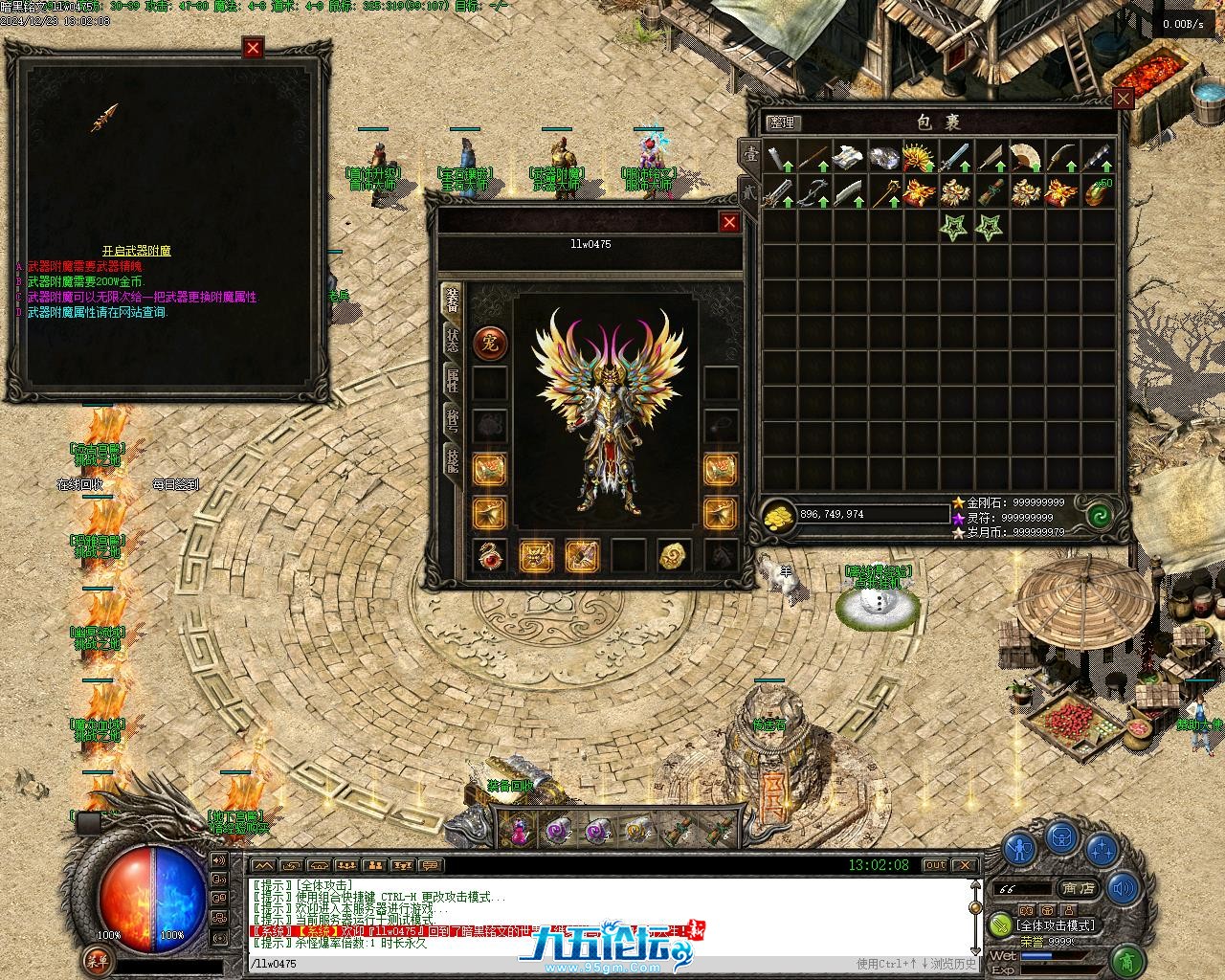Toggle the 全体攻击模式 attack mode button
1225x980 pixels.
coord(1054,925)
